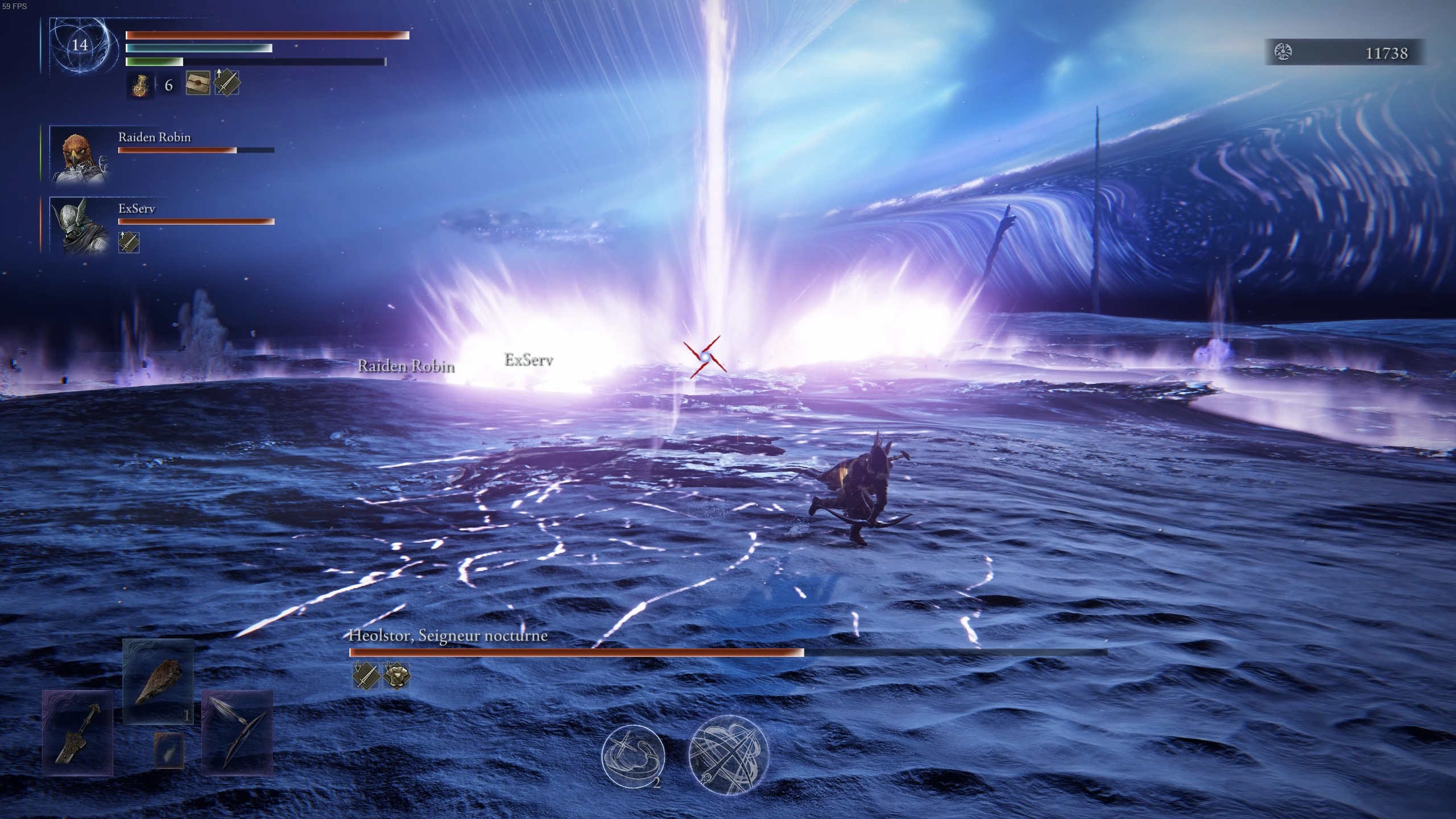
Task: Click your own sword attack-up buff icon
Action: click(x=226, y=83)
